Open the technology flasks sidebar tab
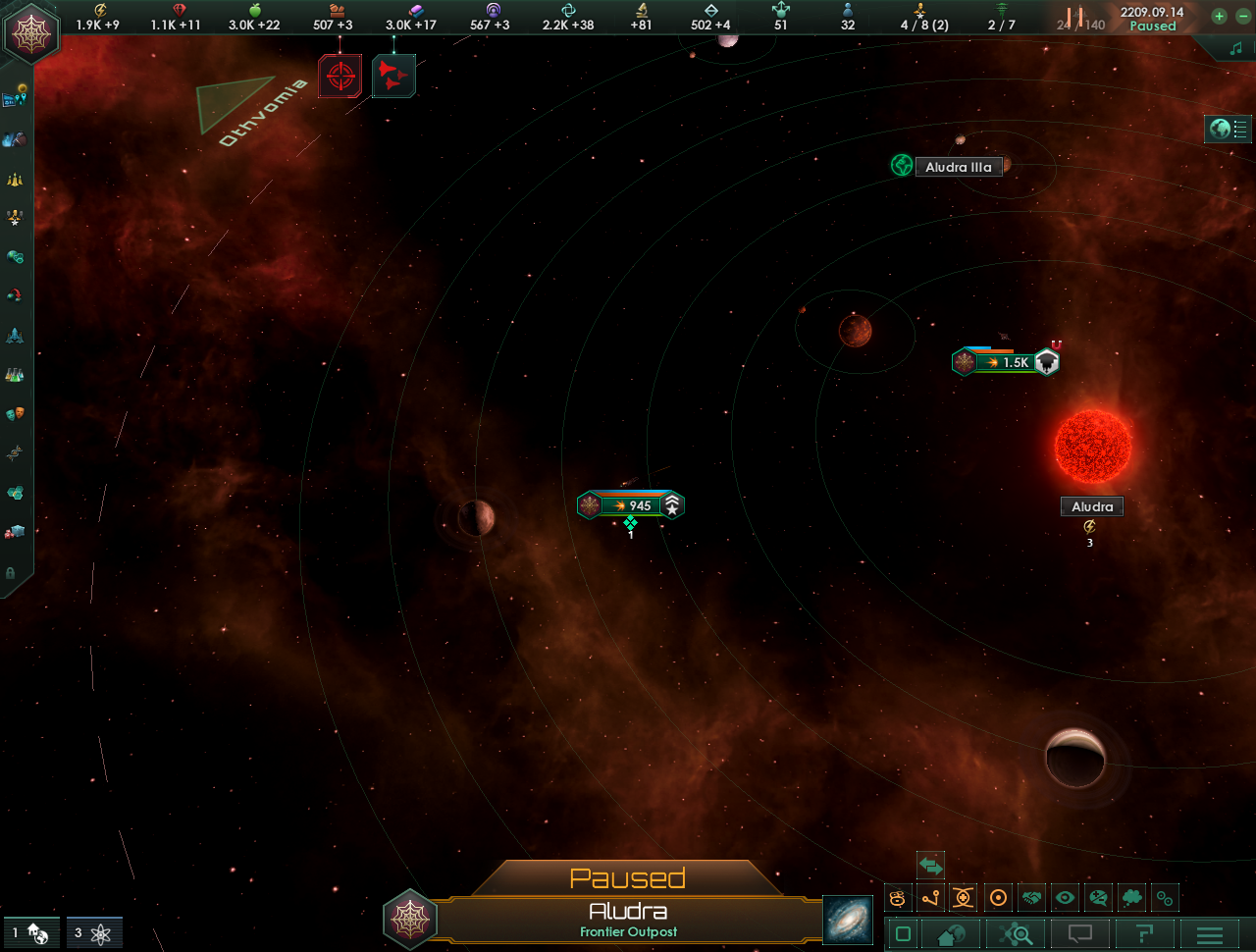 coord(15,374)
